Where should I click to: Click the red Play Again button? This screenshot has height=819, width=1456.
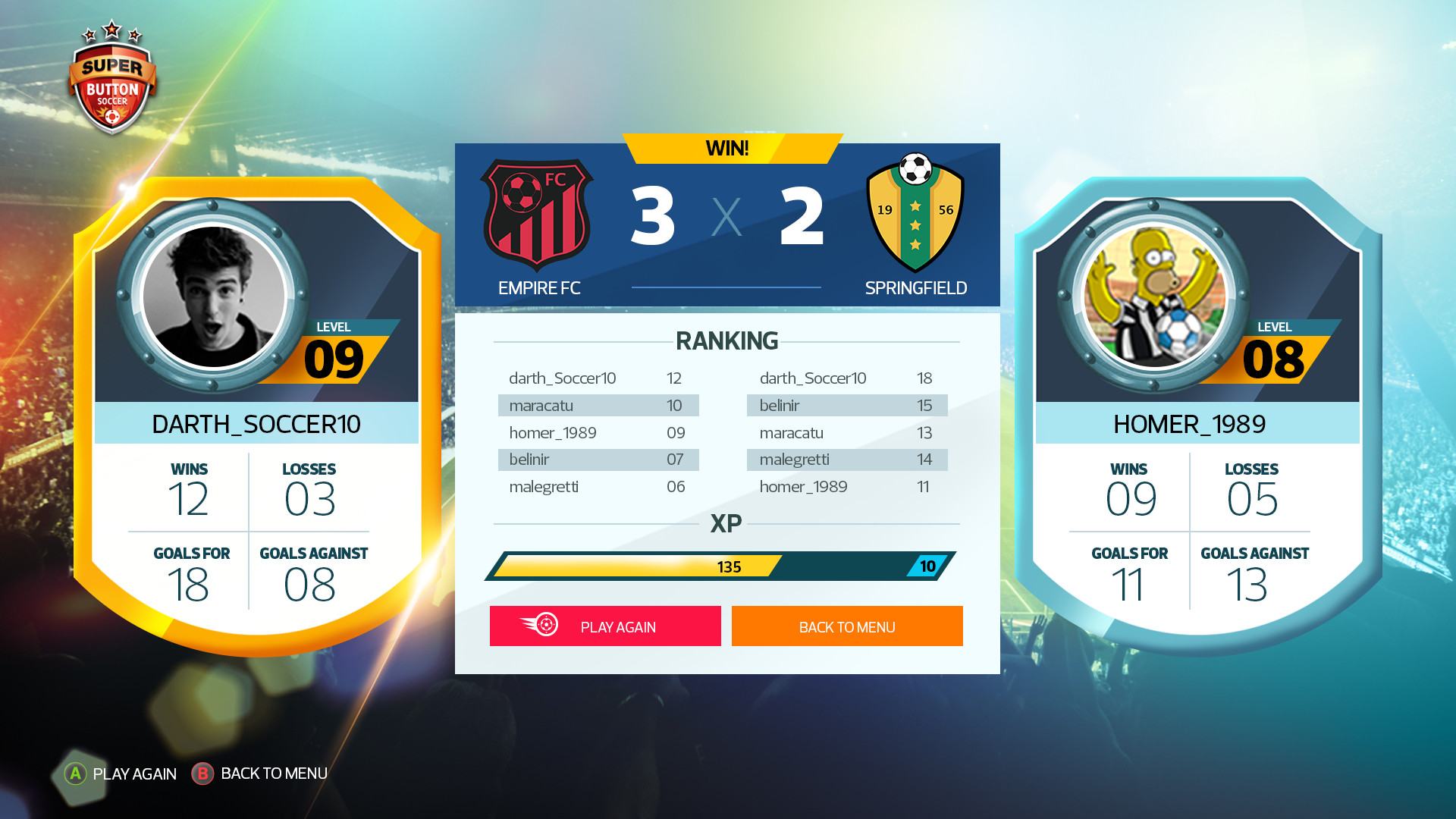pyautogui.click(x=605, y=626)
